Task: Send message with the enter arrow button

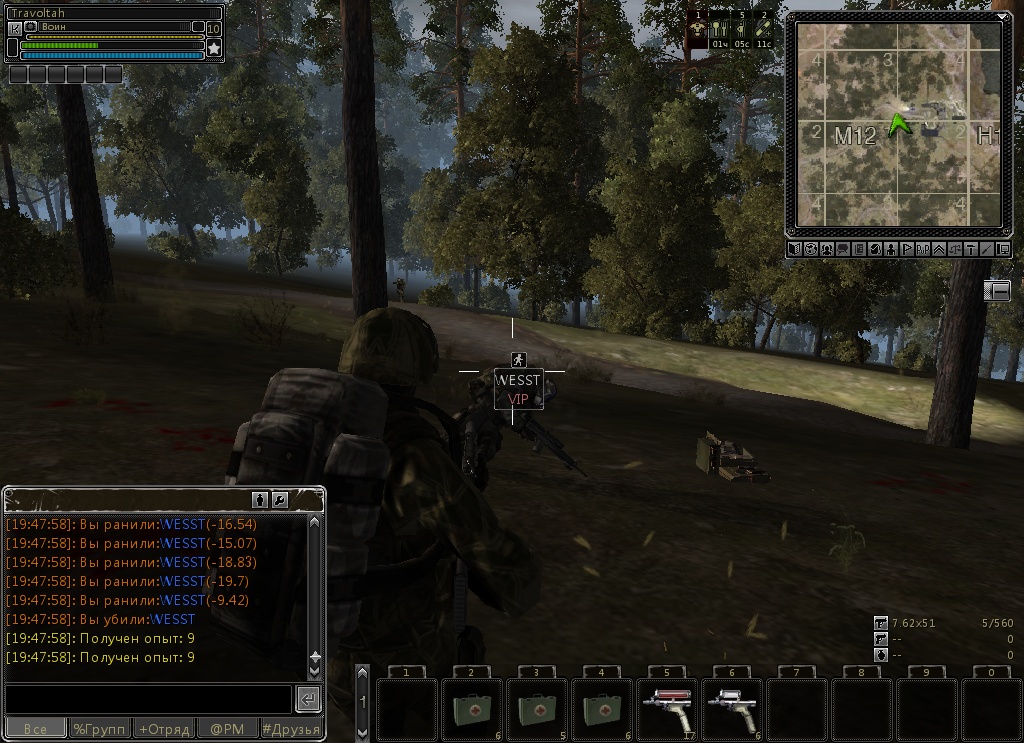Action: coord(308,699)
